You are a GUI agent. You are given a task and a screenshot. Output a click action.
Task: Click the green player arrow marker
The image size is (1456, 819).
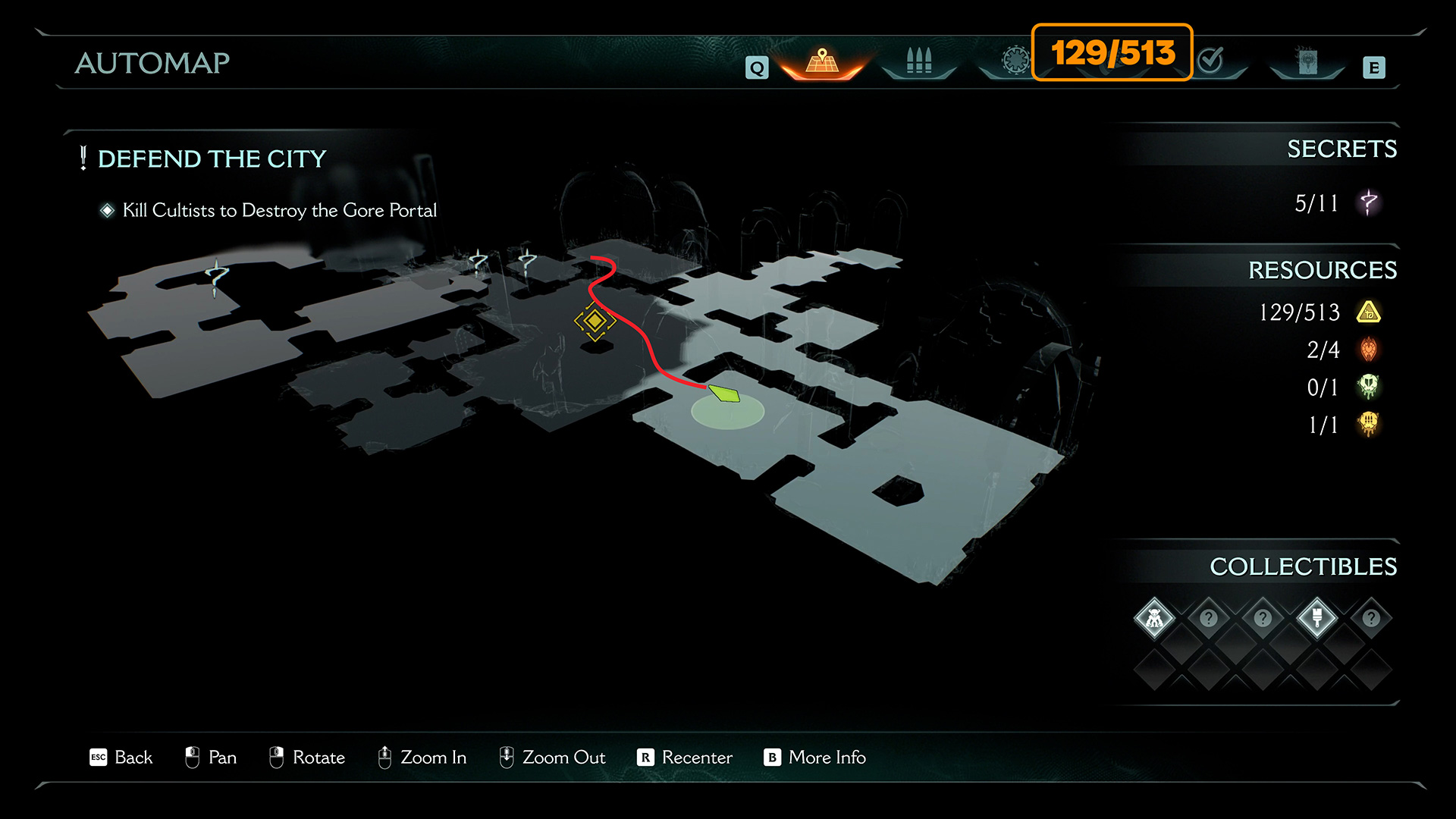point(724,393)
